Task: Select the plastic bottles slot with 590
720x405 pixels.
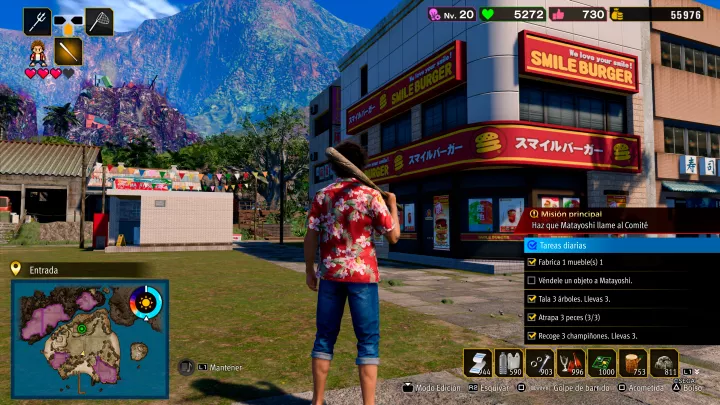Action: coord(509,362)
